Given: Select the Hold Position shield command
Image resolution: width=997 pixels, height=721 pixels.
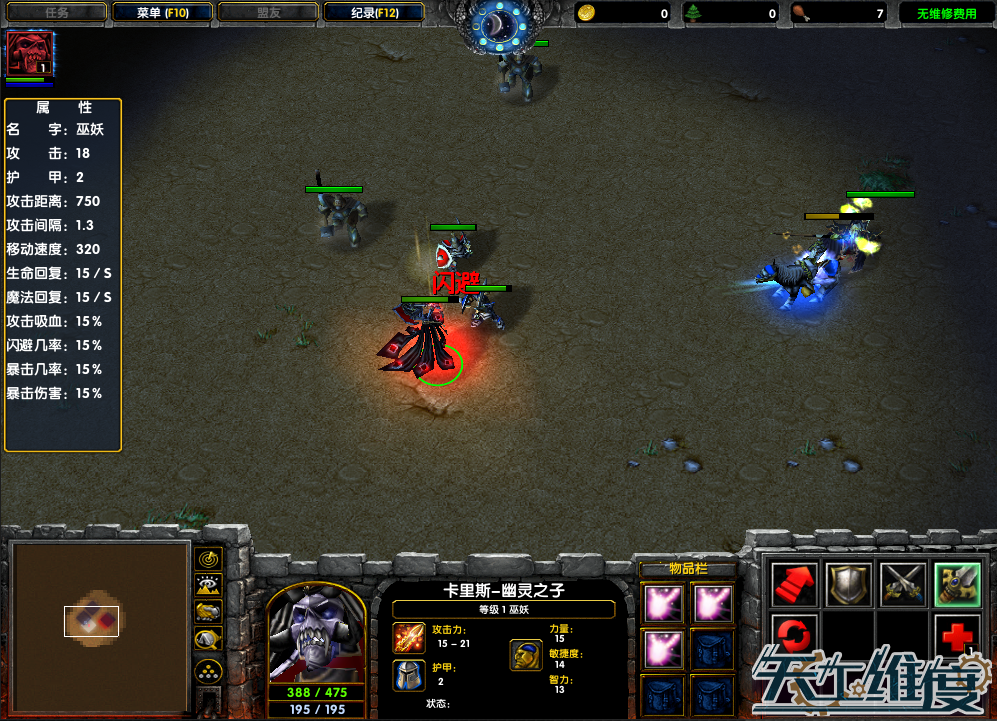Looking at the screenshot, I should click(x=848, y=584).
